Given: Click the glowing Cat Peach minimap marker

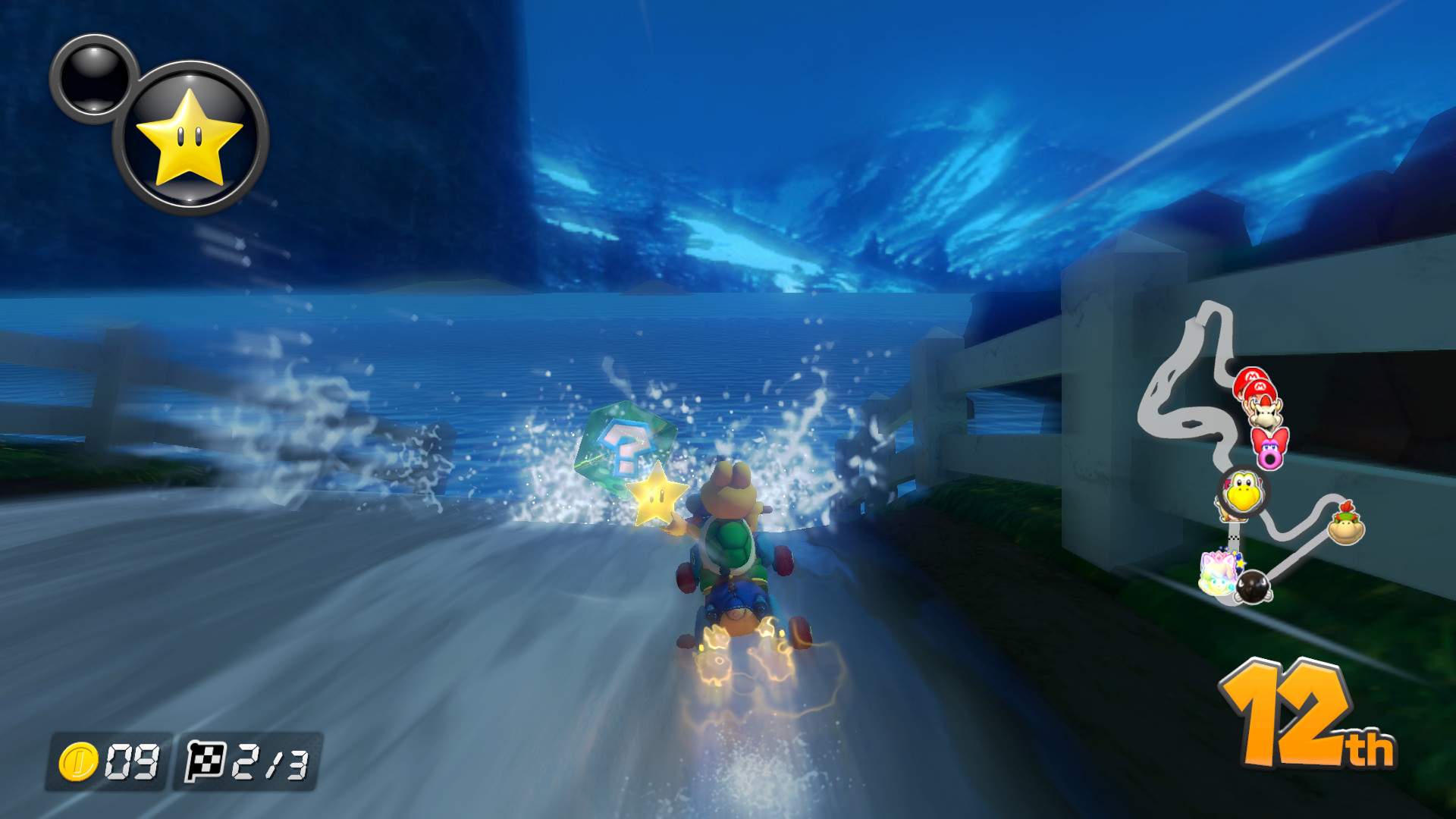Looking at the screenshot, I should [x=1219, y=574].
